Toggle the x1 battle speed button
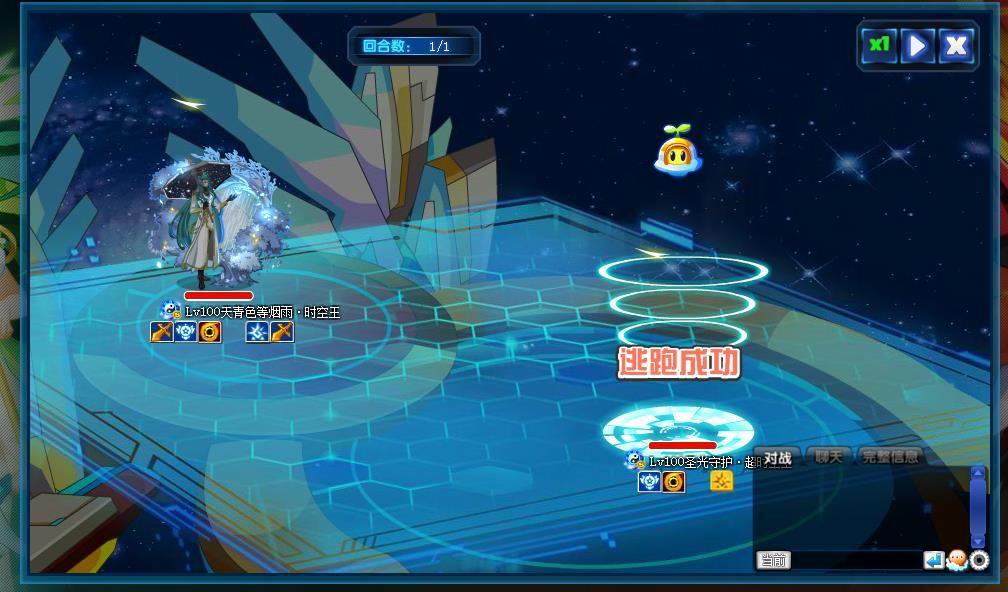The image size is (1008, 592). click(x=879, y=45)
